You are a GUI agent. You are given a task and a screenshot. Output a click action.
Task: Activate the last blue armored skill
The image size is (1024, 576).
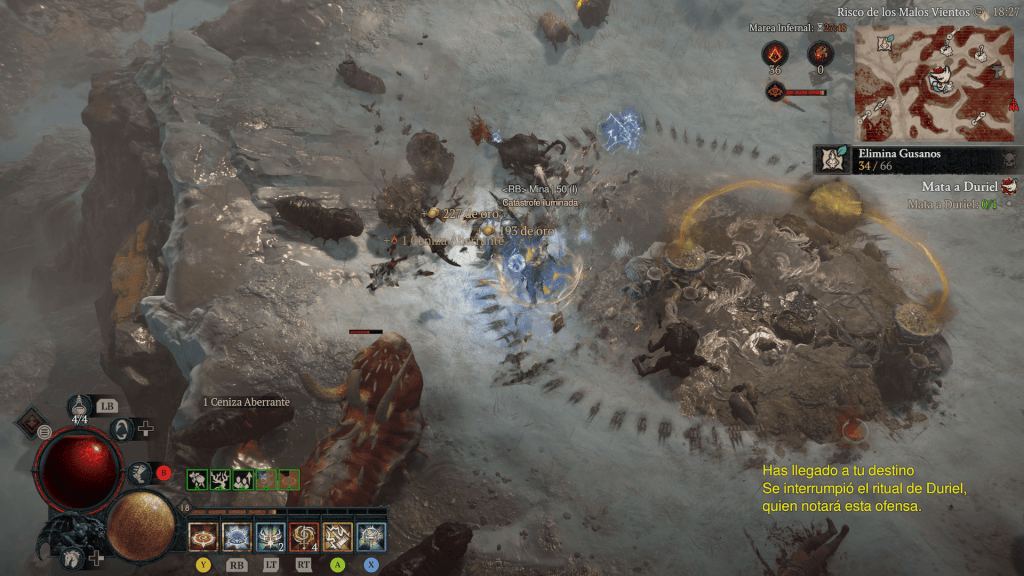point(371,537)
